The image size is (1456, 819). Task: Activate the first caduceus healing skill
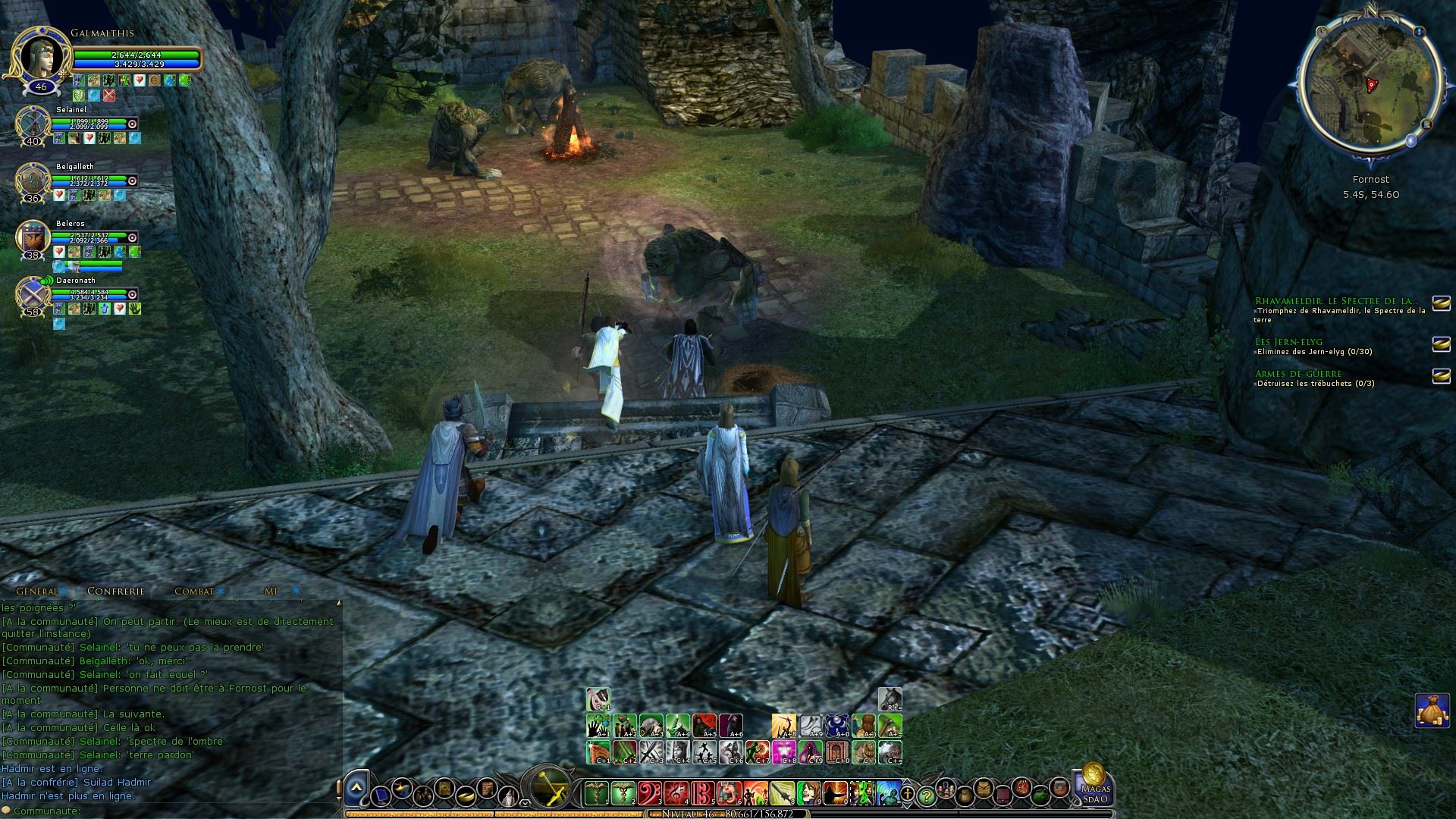596,792
